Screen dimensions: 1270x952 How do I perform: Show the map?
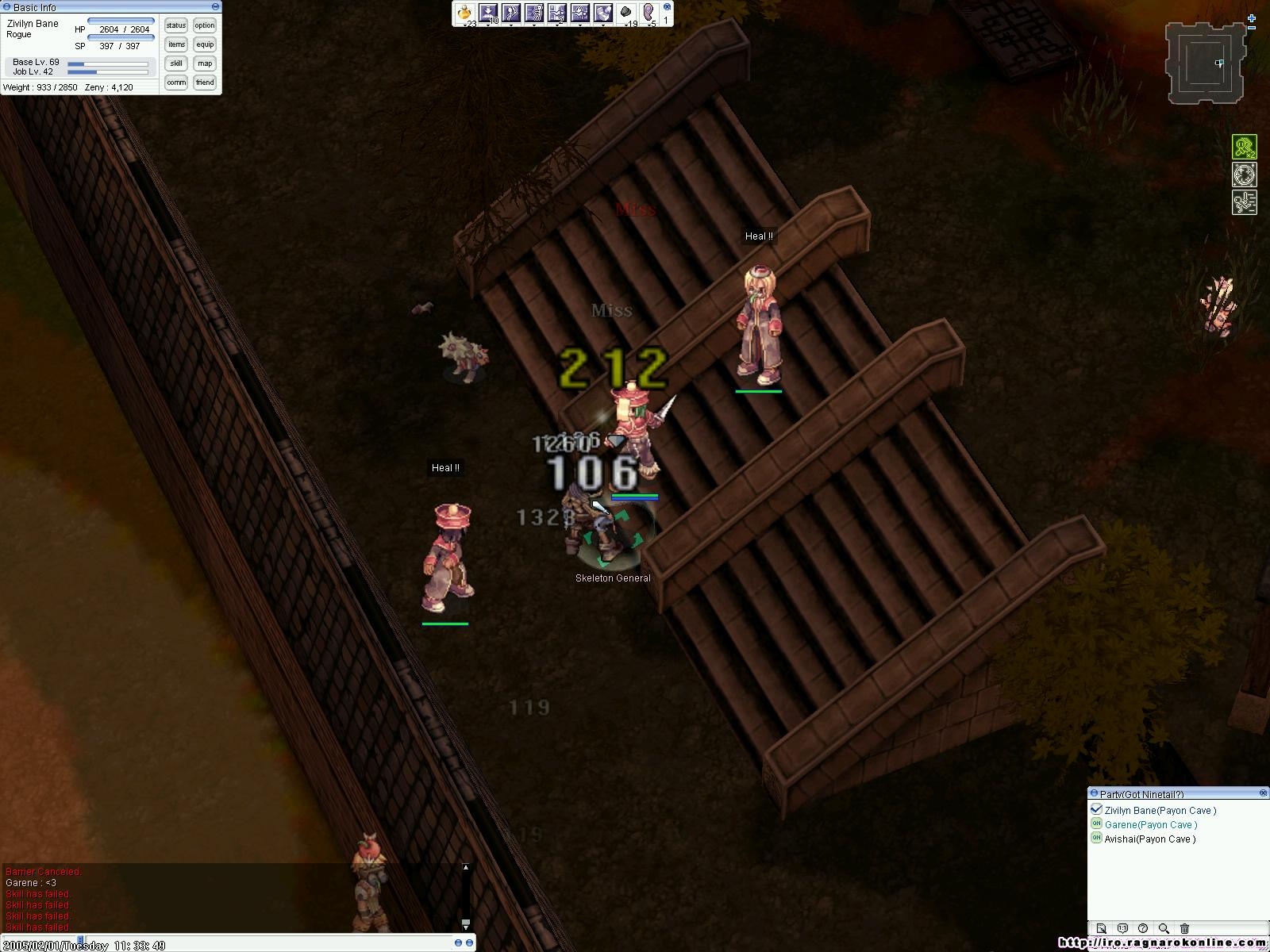(x=205, y=63)
